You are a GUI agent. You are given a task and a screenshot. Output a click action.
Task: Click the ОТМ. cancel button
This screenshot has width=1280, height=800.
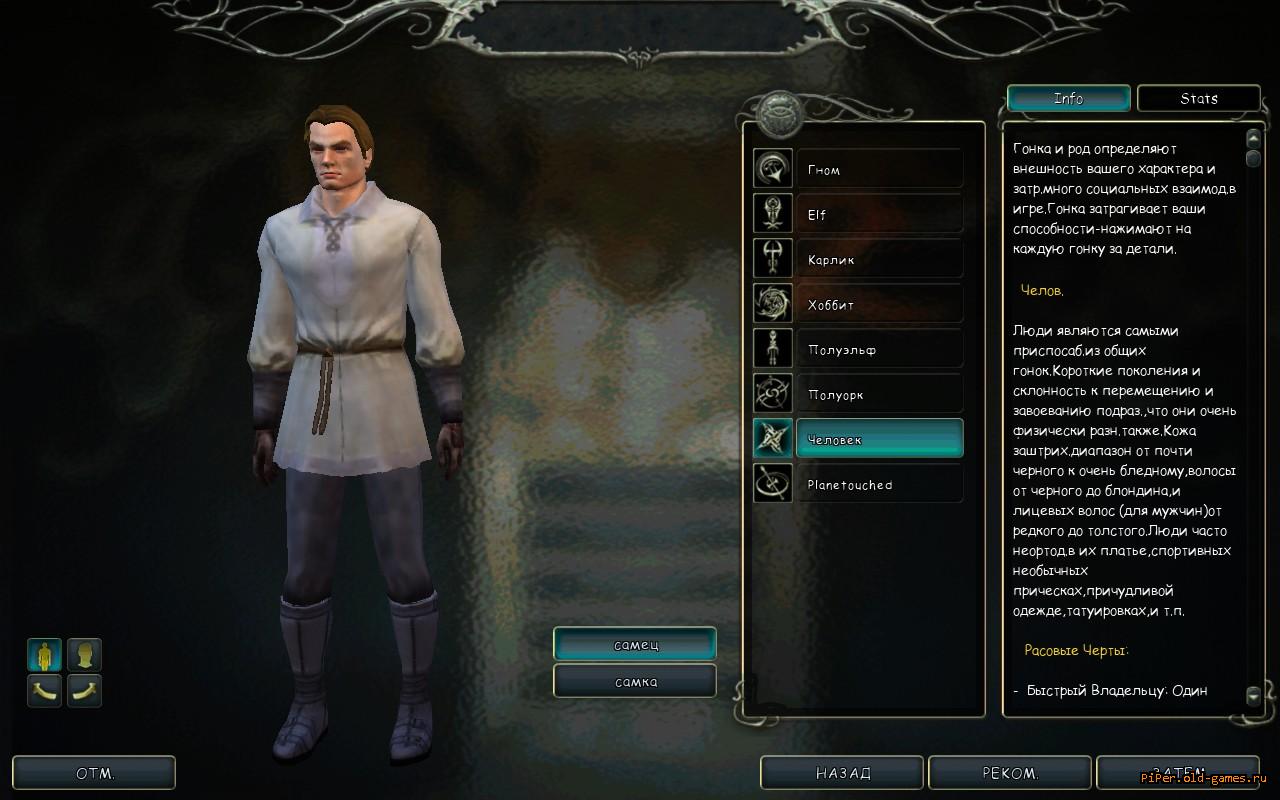(95, 773)
